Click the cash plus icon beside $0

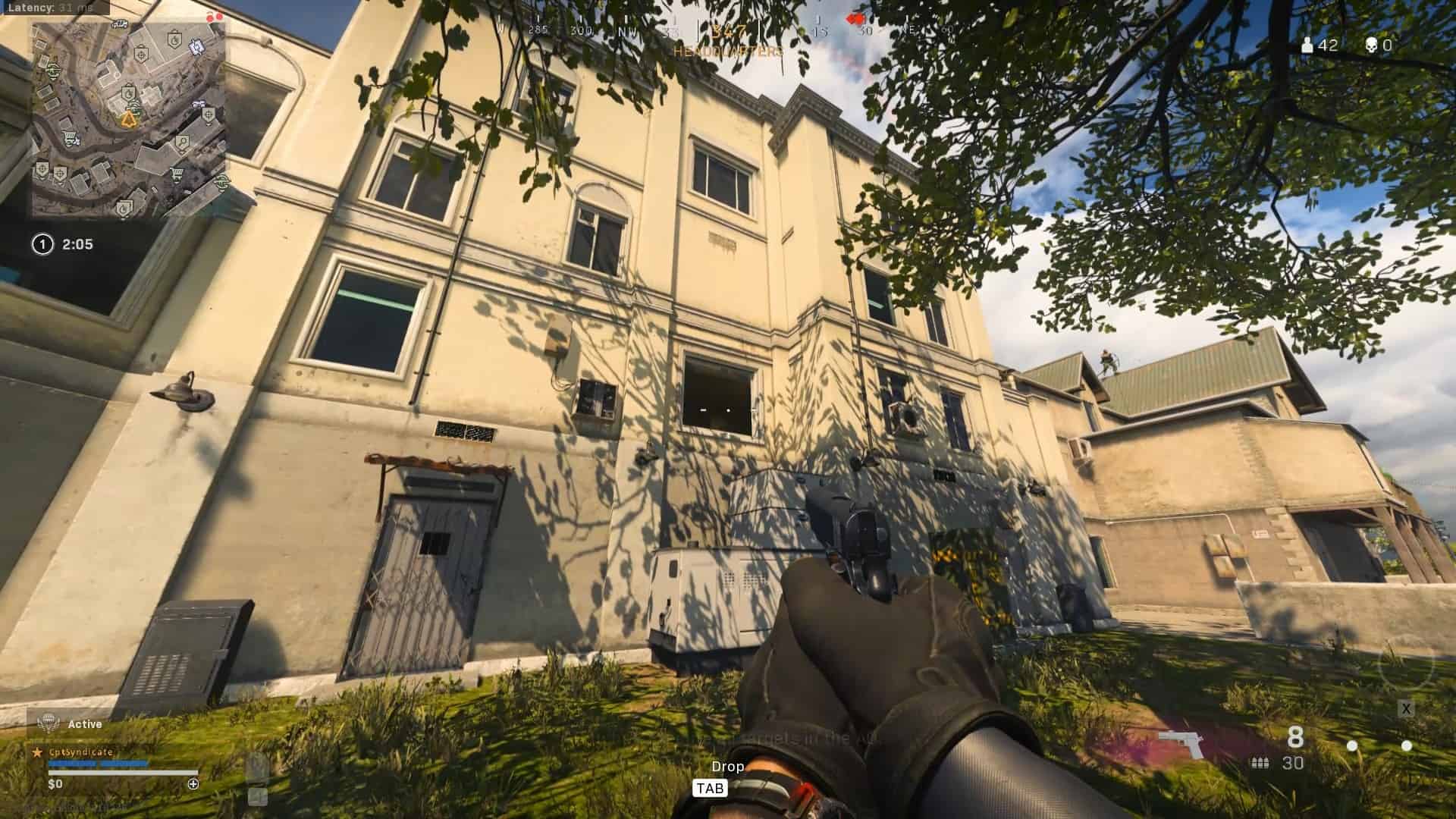point(193,784)
